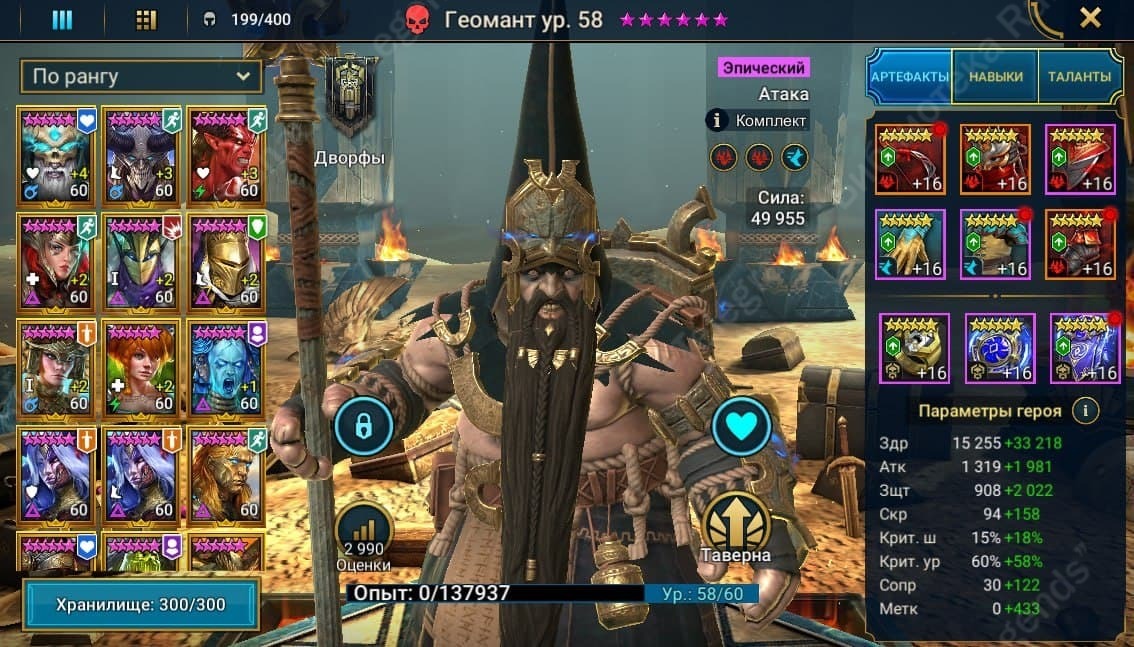Switch to grid view layout

click(146, 19)
